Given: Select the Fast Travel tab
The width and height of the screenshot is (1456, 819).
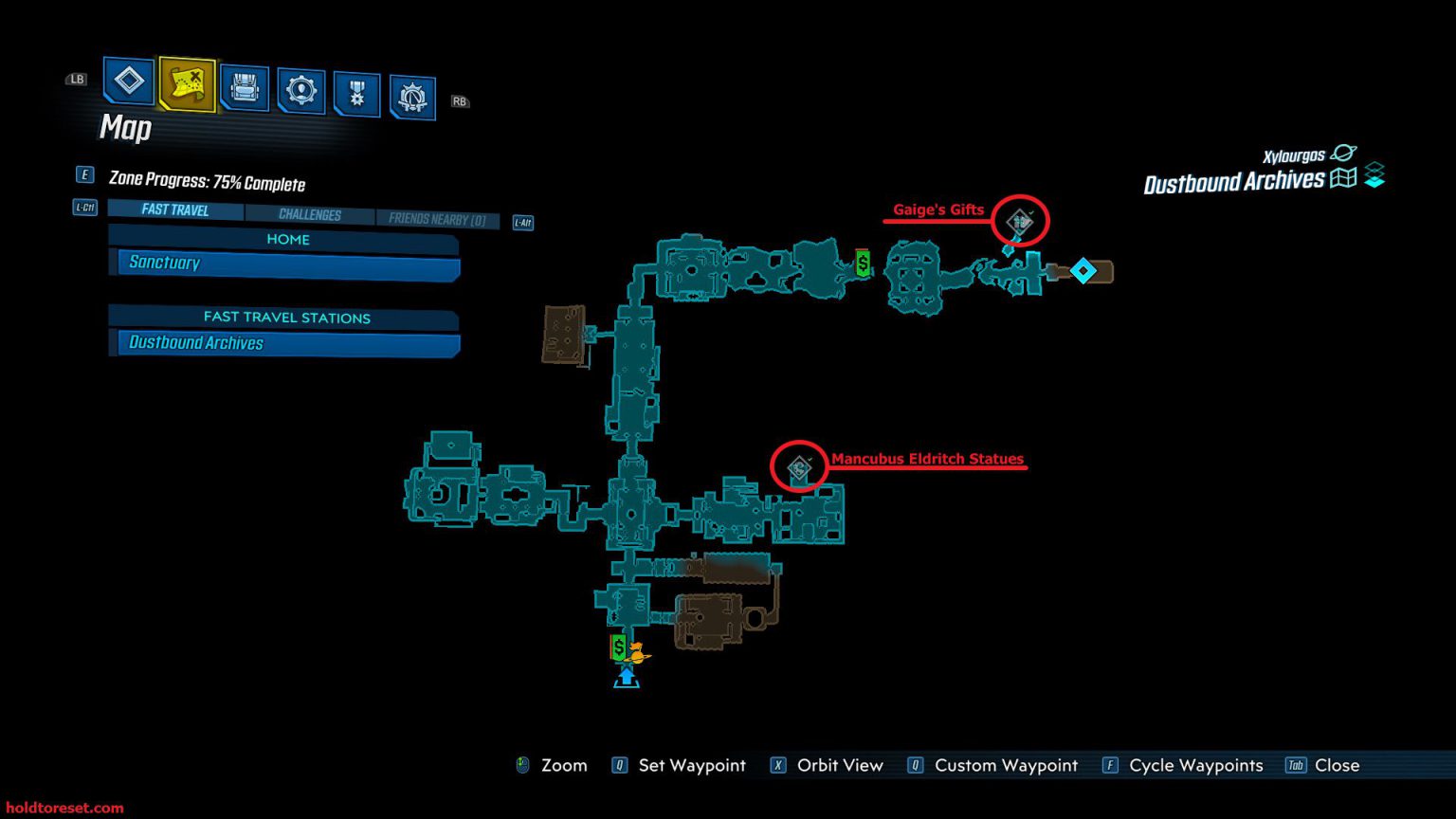Looking at the screenshot, I should [x=174, y=209].
